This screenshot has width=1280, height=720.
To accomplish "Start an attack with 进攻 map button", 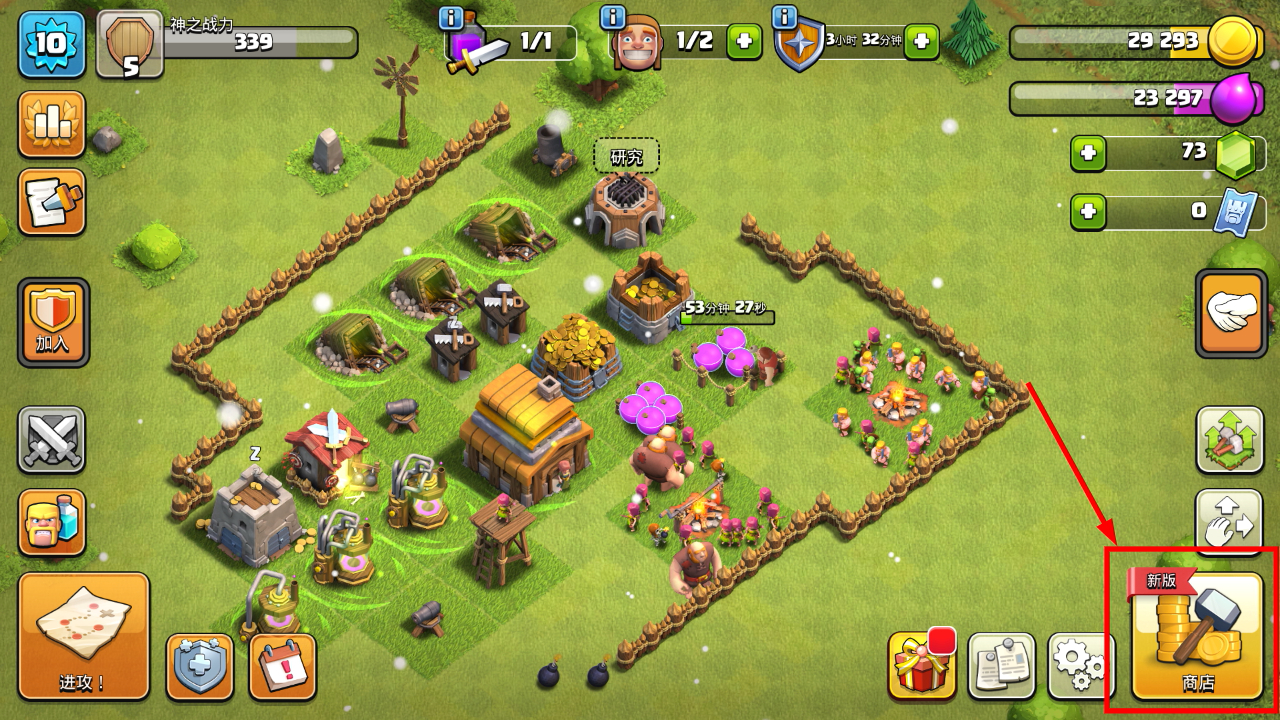I will pyautogui.click(x=84, y=636).
